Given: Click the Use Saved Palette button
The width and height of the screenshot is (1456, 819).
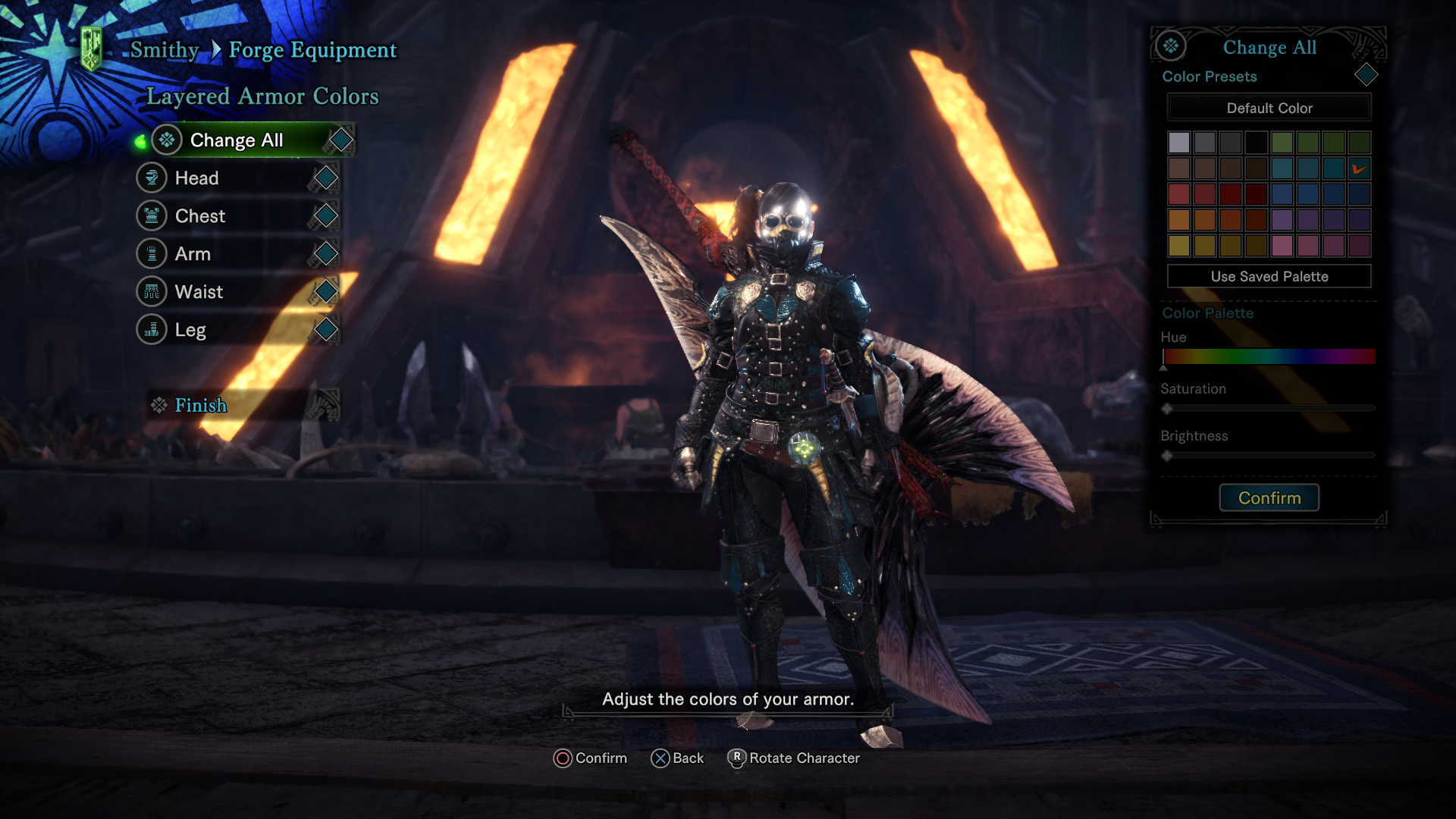Looking at the screenshot, I should 1269,276.
